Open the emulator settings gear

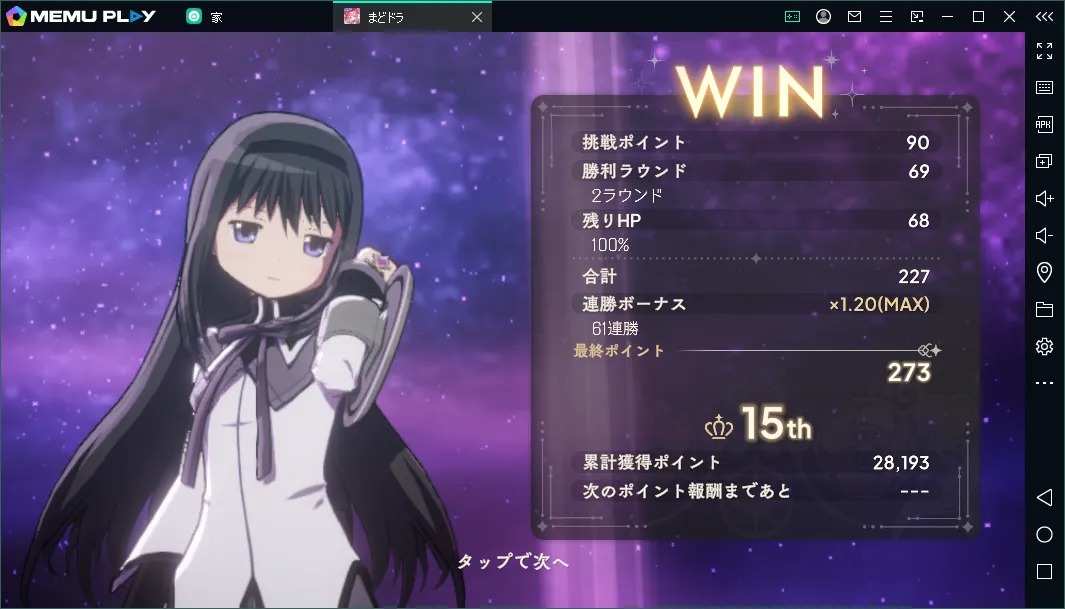click(1044, 346)
